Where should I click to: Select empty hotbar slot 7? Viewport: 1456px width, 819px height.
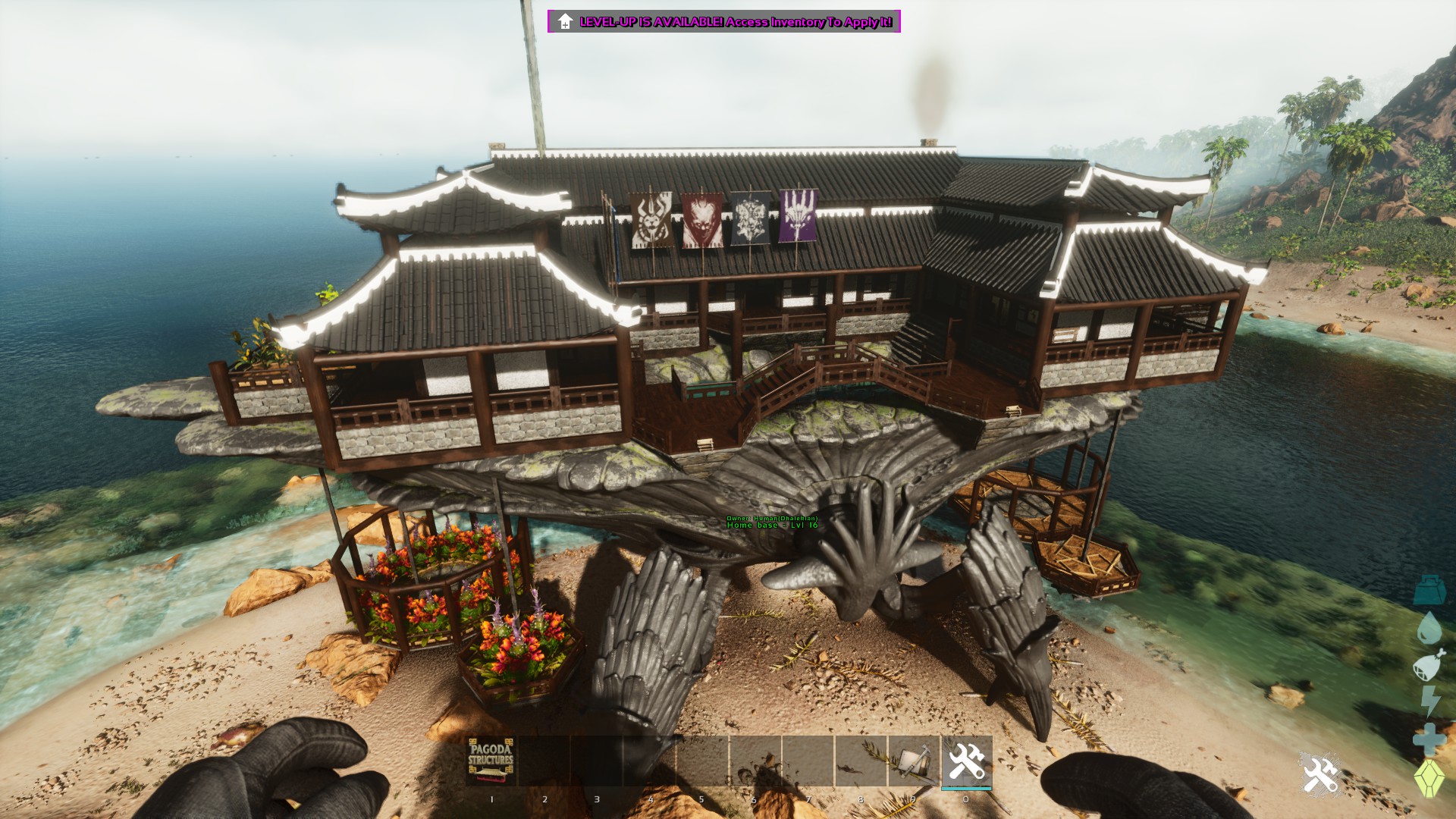tap(808, 758)
